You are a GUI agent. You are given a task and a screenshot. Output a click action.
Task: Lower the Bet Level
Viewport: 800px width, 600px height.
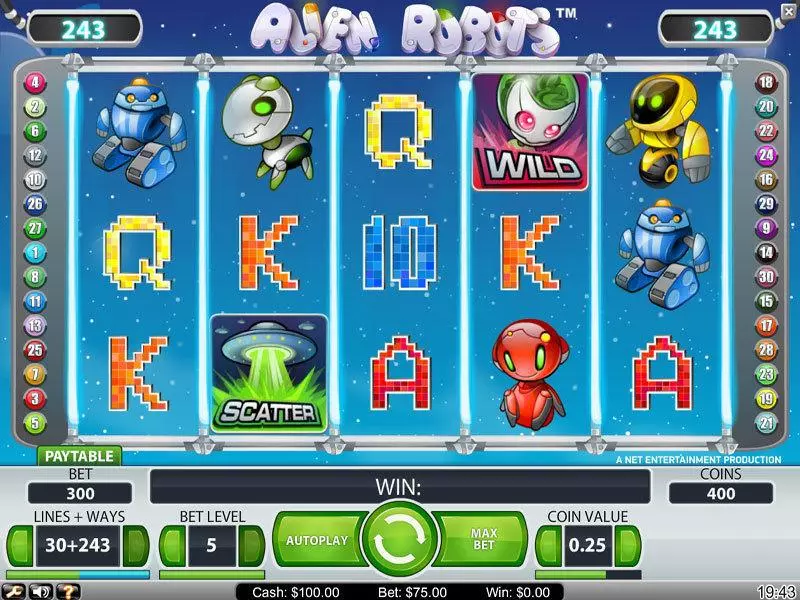coord(171,546)
